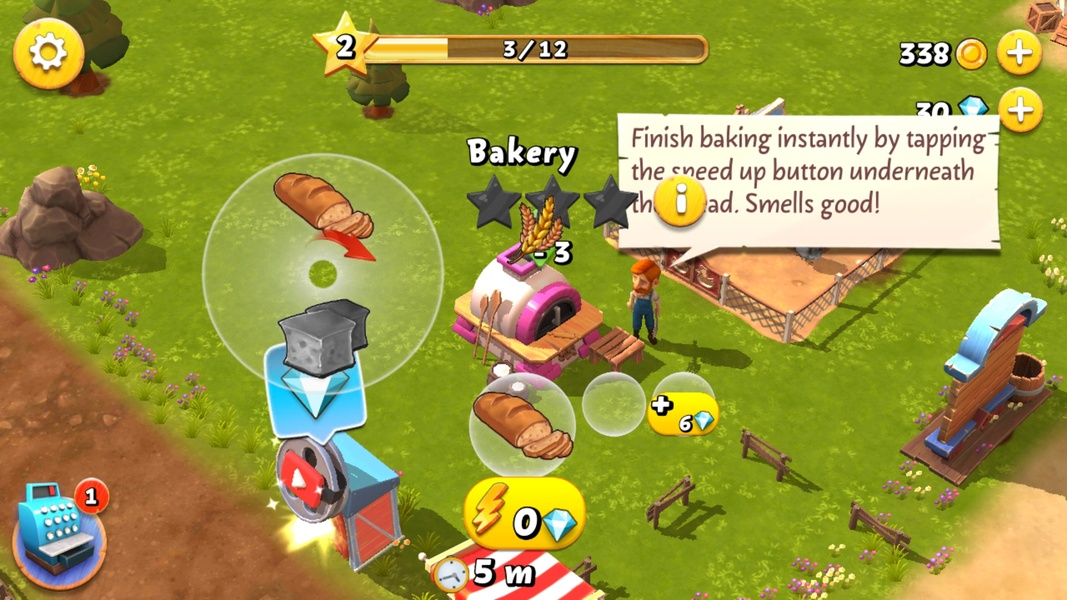1067x600 pixels.
Task: Open the settings gear menu
Action: pyautogui.click(x=48, y=52)
